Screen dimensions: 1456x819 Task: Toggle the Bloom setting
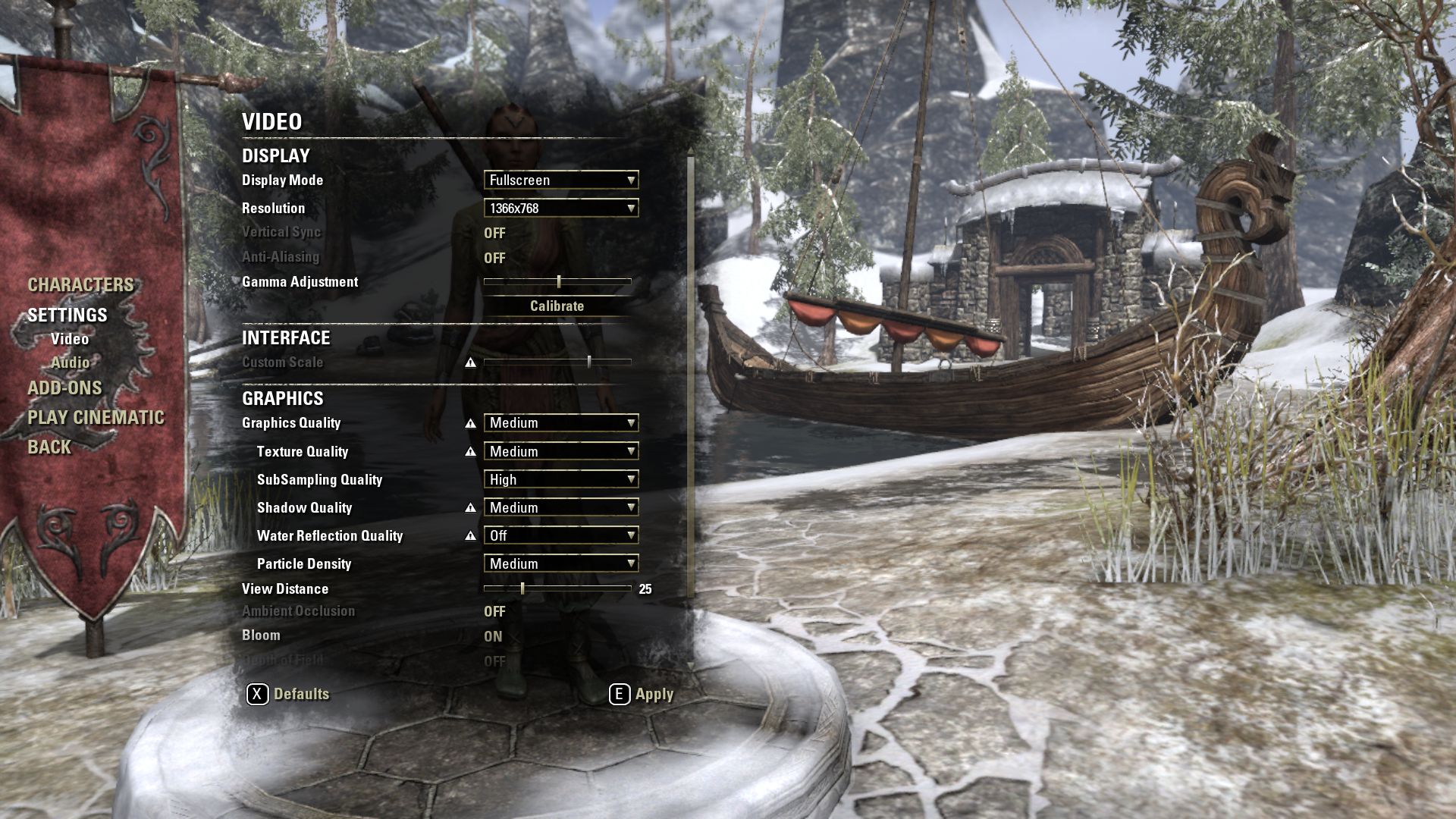click(493, 636)
